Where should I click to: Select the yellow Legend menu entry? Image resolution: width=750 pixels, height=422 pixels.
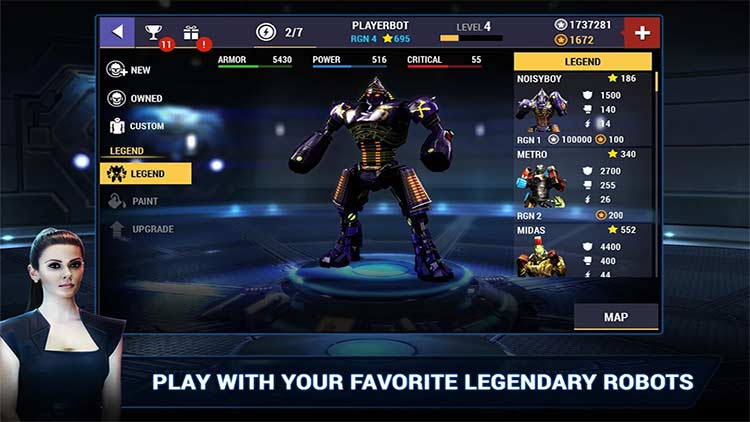tap(146, 173)
